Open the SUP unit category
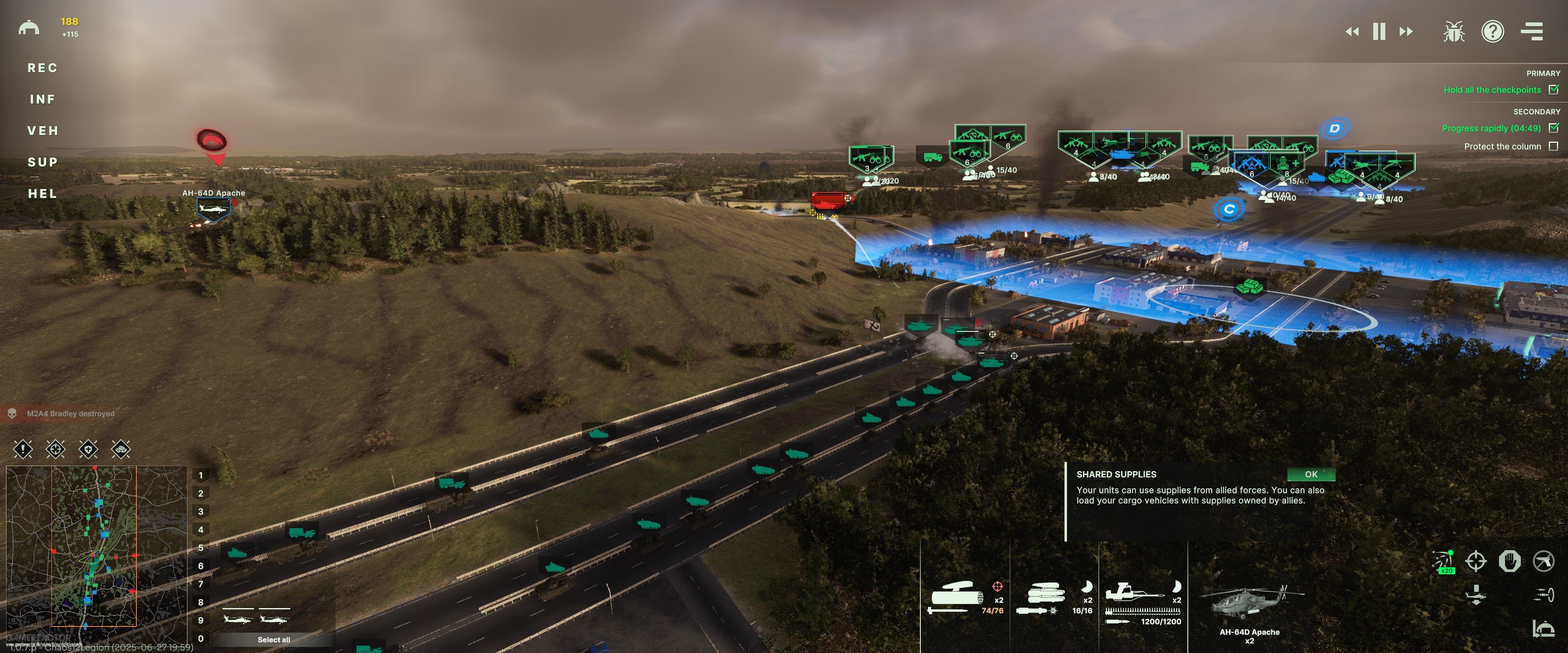The height and width of the screenshot is (653, 1568). [42, 162]
